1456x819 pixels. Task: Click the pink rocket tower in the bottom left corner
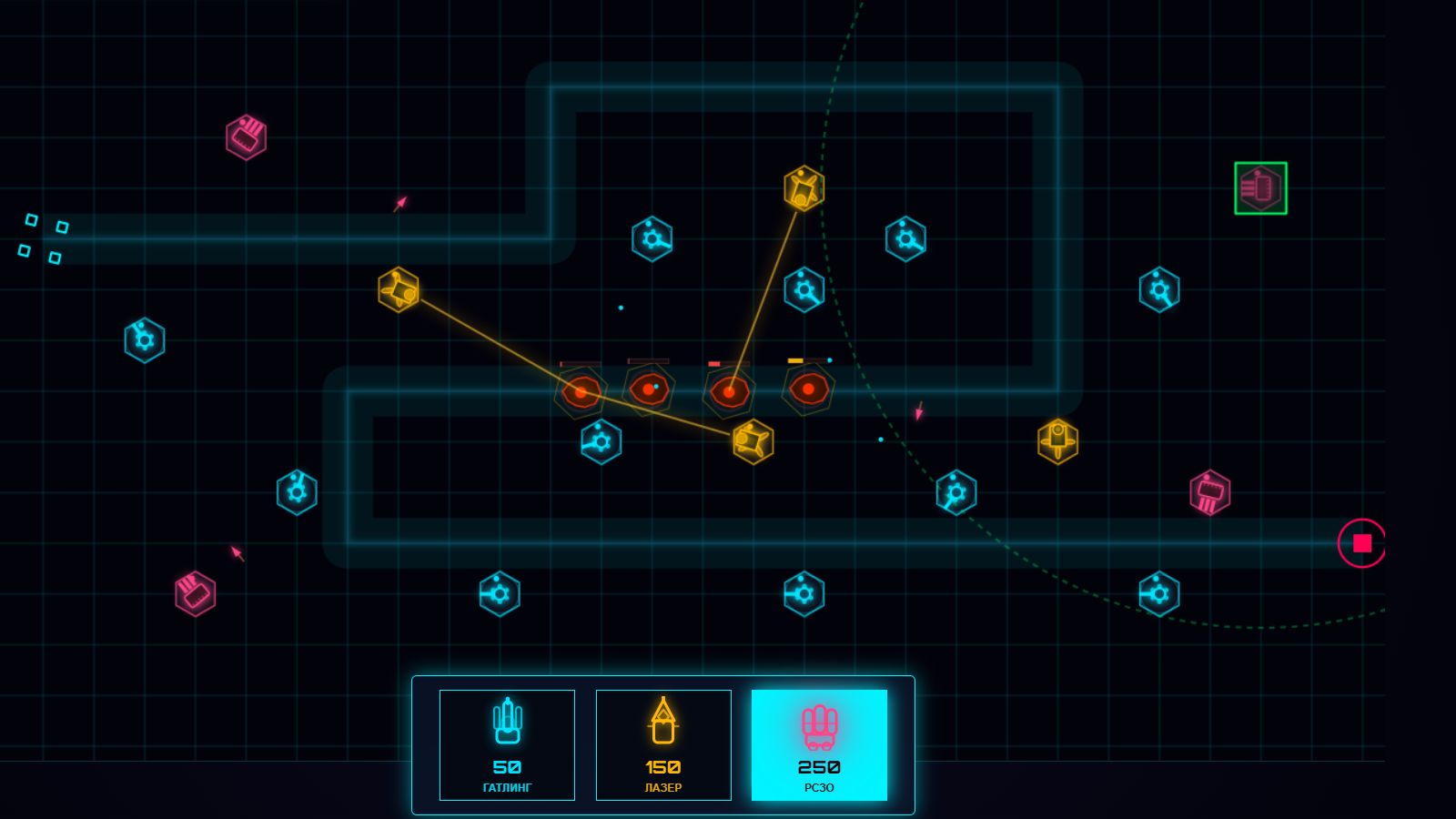click(194, 591)
